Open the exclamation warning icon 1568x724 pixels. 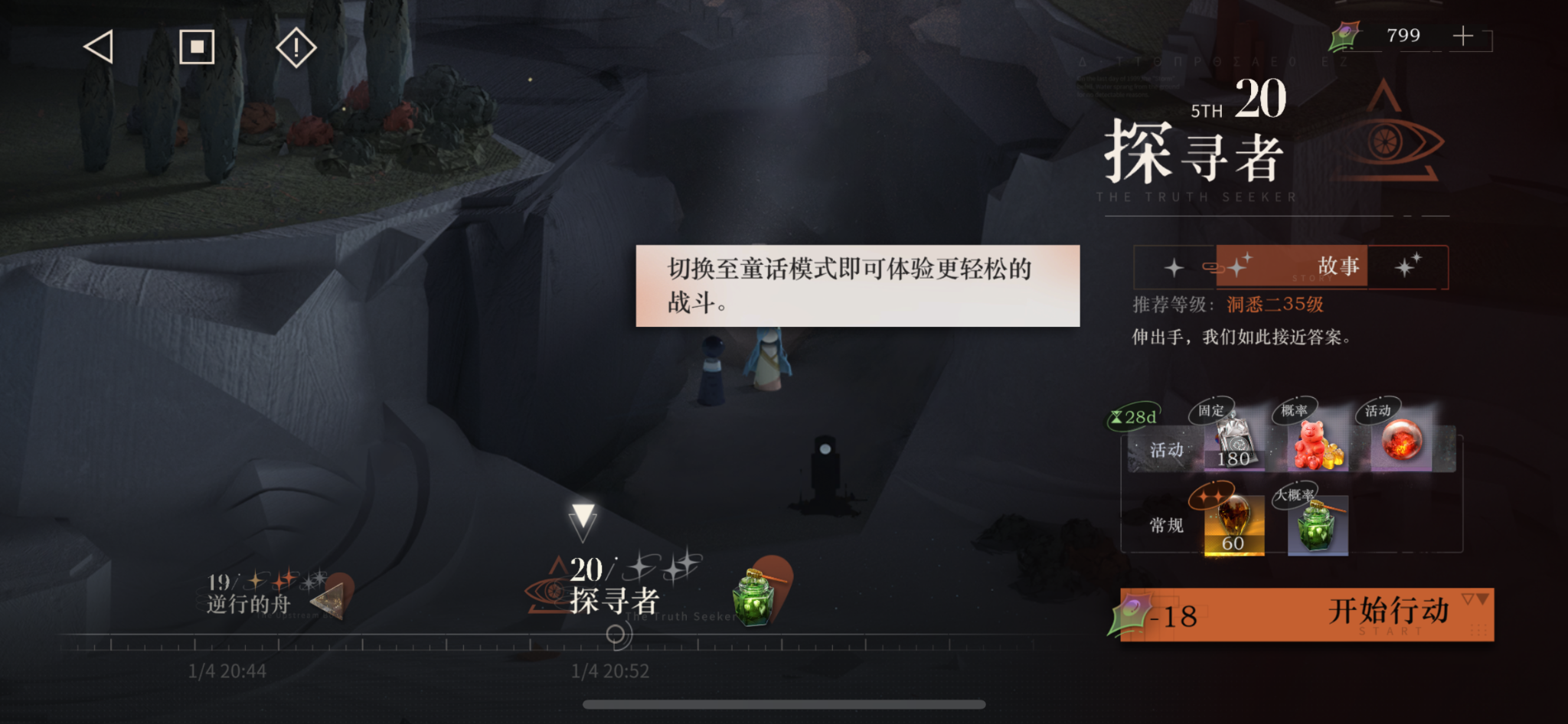point(295,47)
